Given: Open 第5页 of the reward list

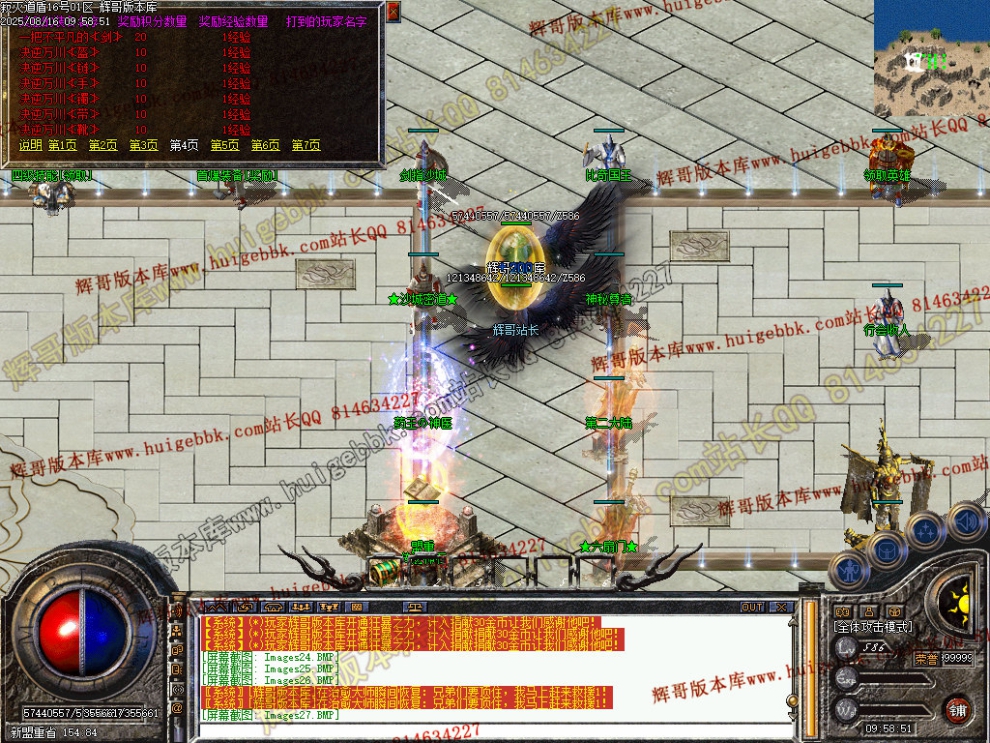Looking at the screenshot, I should point(224,145).
